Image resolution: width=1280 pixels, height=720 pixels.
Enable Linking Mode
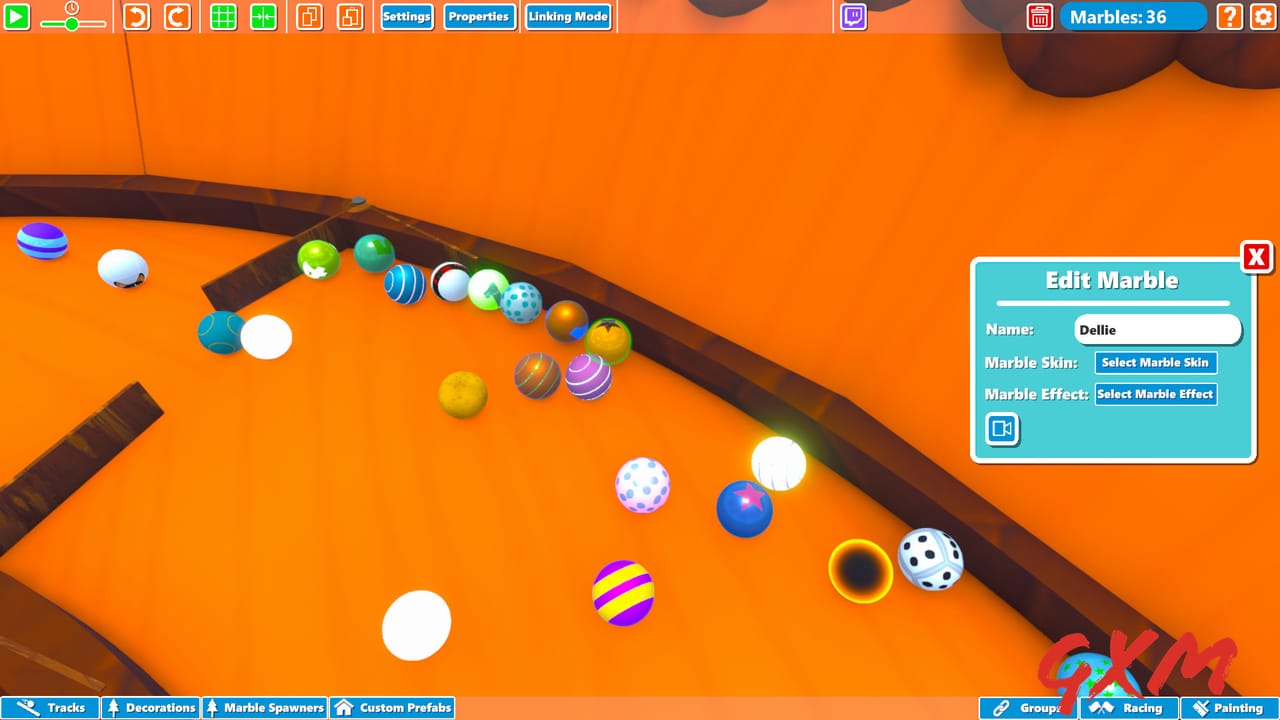(568, 16)
